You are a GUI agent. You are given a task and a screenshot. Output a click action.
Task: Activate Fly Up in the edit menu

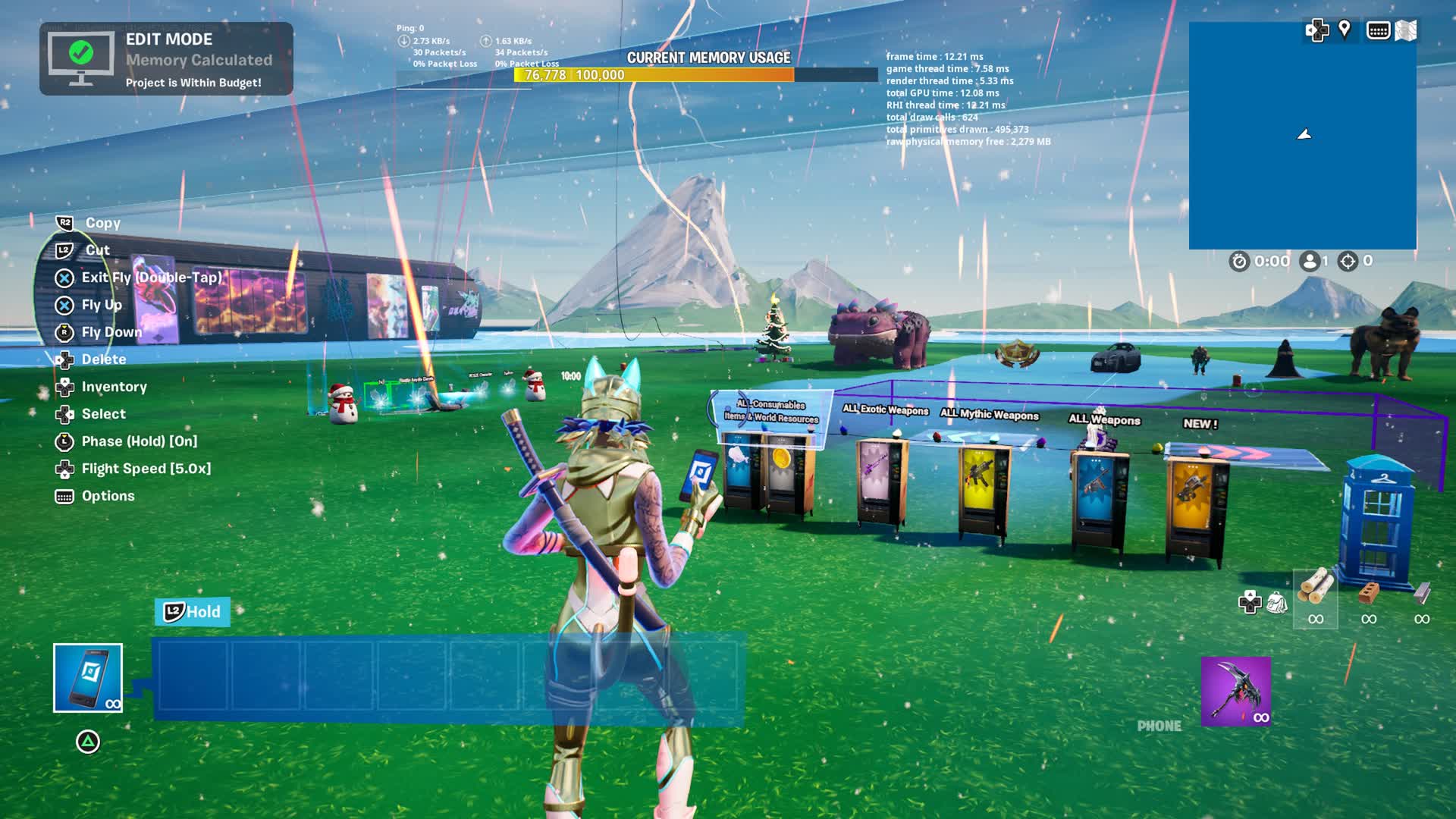102,305
